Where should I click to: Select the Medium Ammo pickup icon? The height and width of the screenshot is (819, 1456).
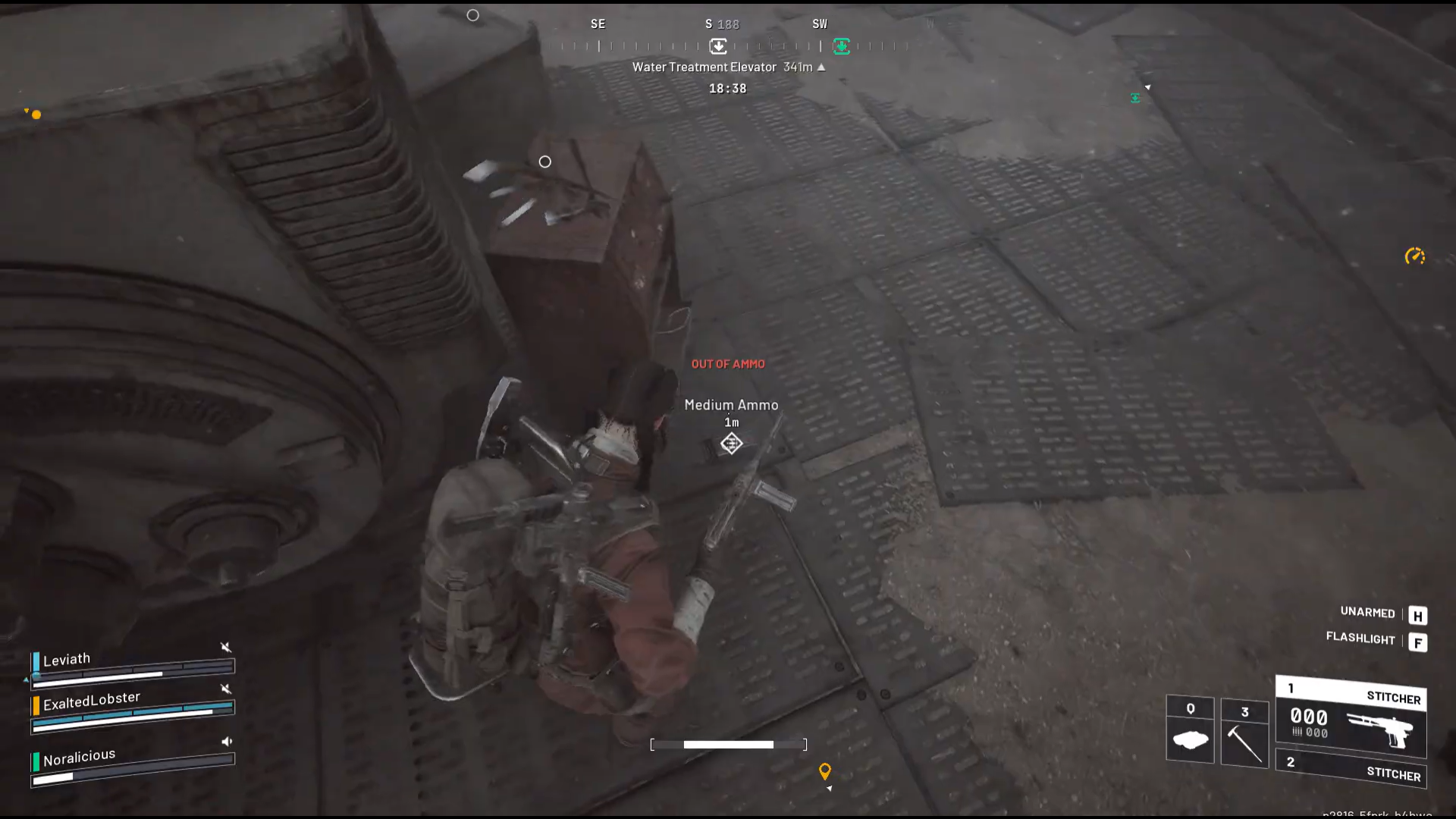(730, 443)
